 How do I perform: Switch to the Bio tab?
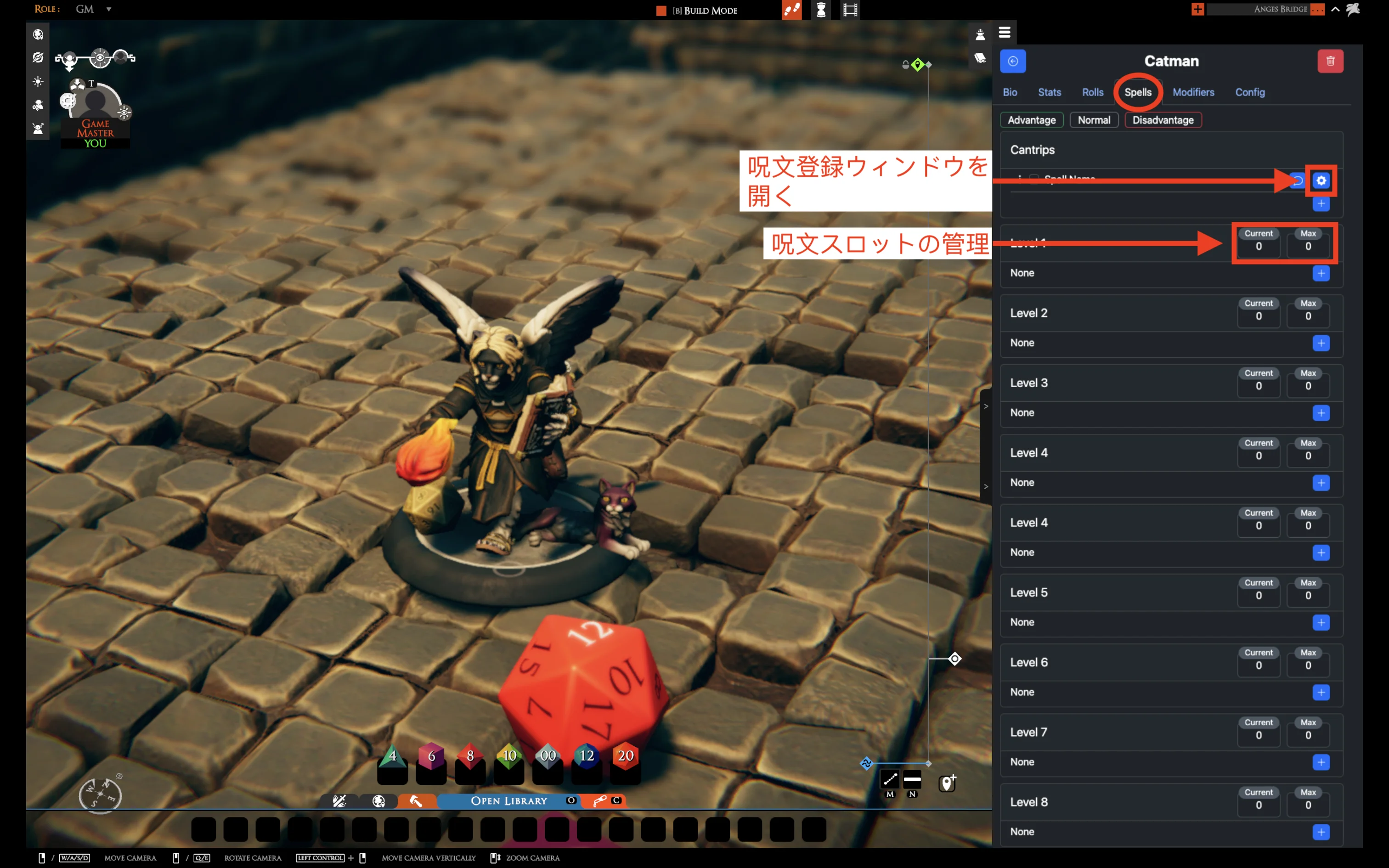click(1010, 92)
